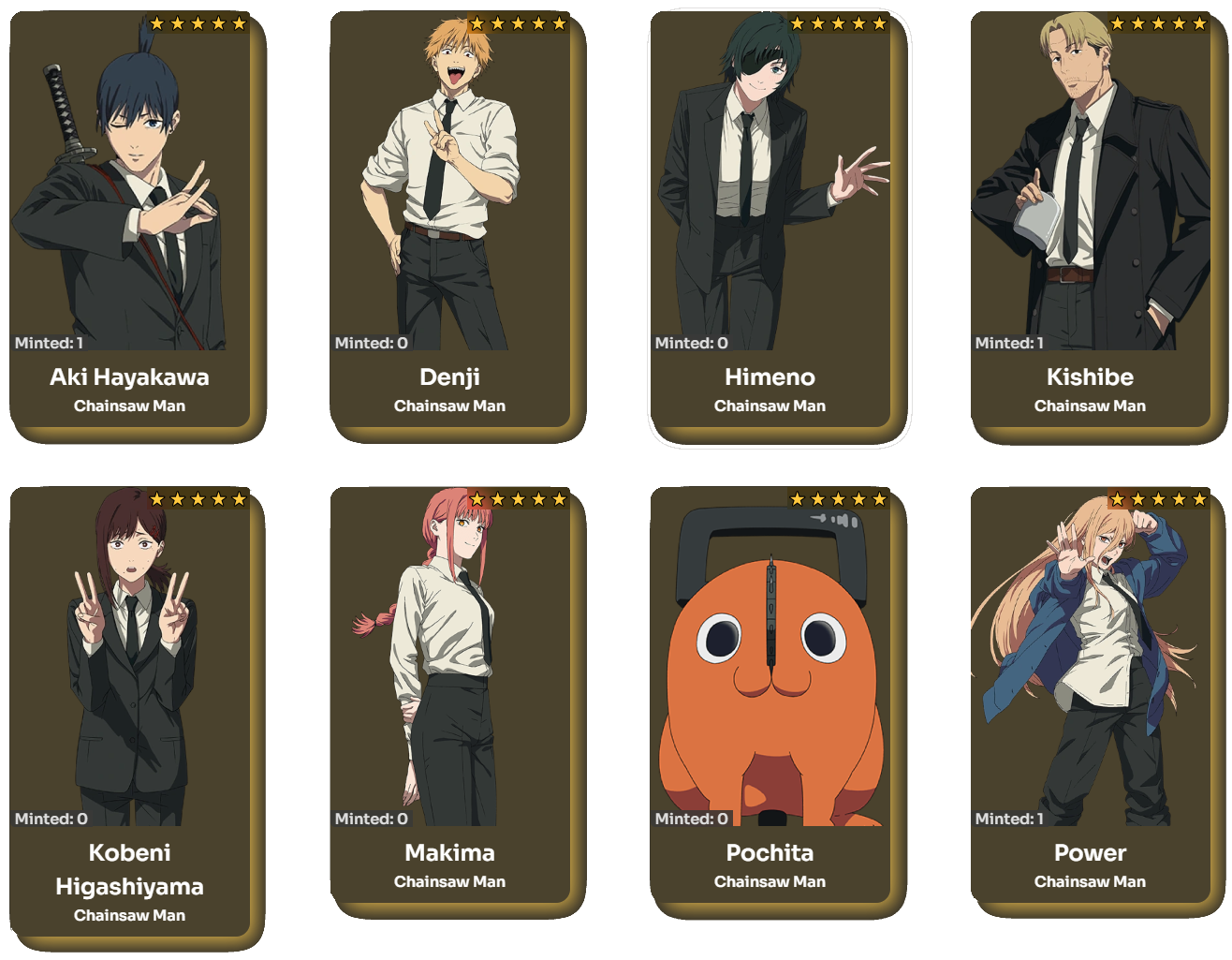Click the Chainsaw Man label under Makima
Viewport: 1232px width, 960px height.
(450, 881)
